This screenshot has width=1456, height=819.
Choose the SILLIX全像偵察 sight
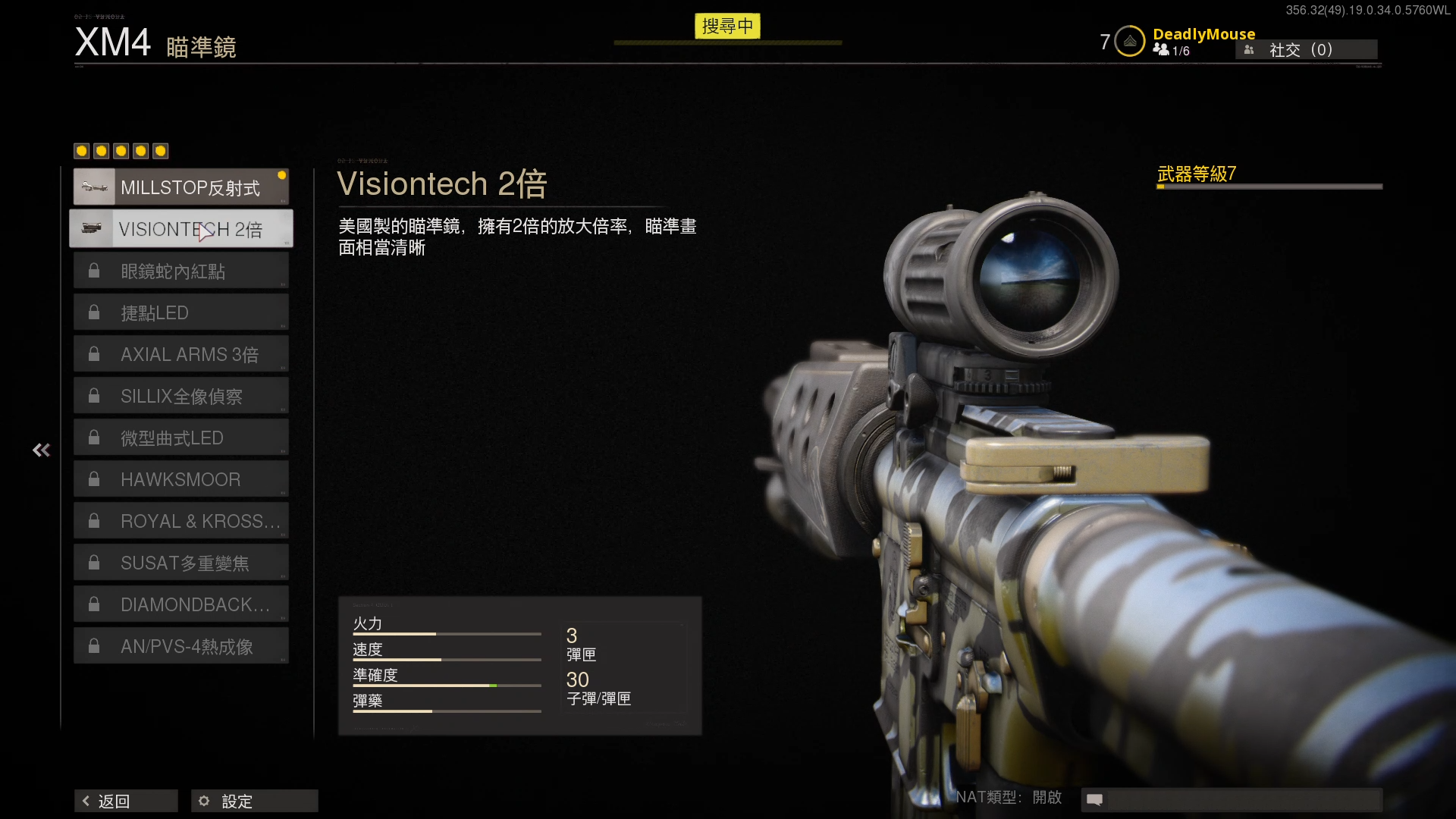tap(180, 396)
